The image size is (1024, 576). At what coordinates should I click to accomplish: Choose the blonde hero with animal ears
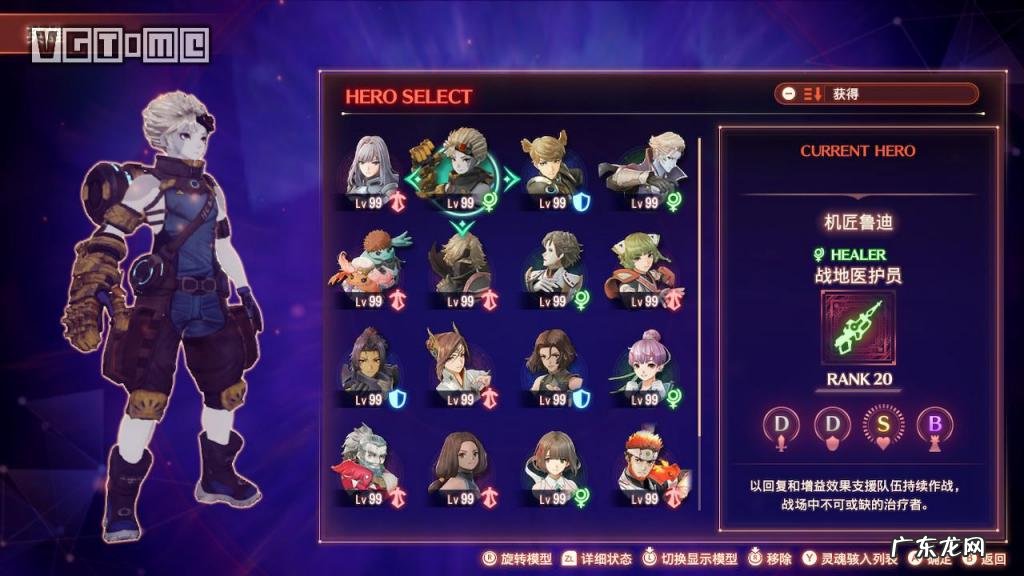[x=551, y=168]
